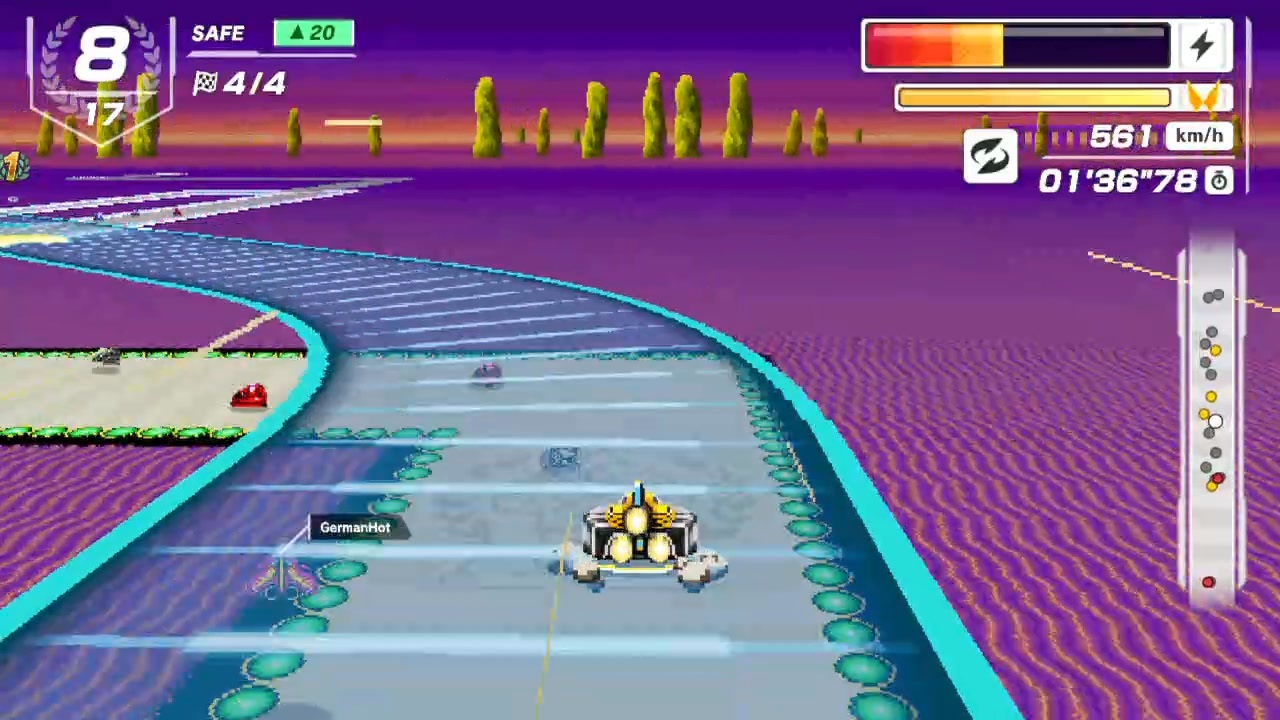Select your yellow racing machine
Image resolution: width=1280 pixels, height=720 pixels.
[640, 540]
